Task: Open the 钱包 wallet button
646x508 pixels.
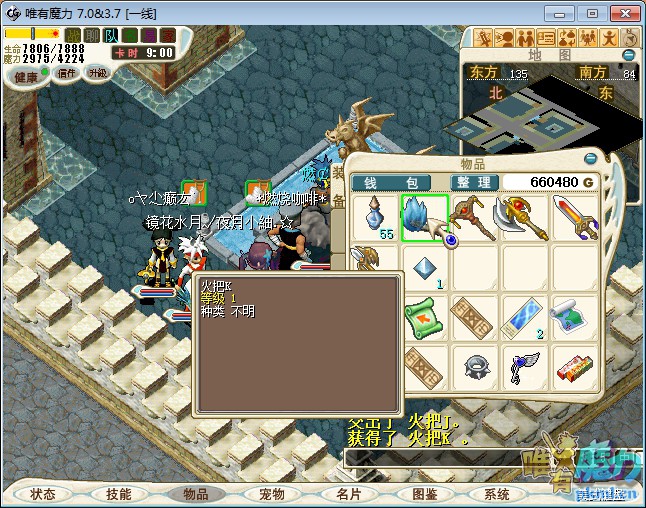Action: pos(390,182)
